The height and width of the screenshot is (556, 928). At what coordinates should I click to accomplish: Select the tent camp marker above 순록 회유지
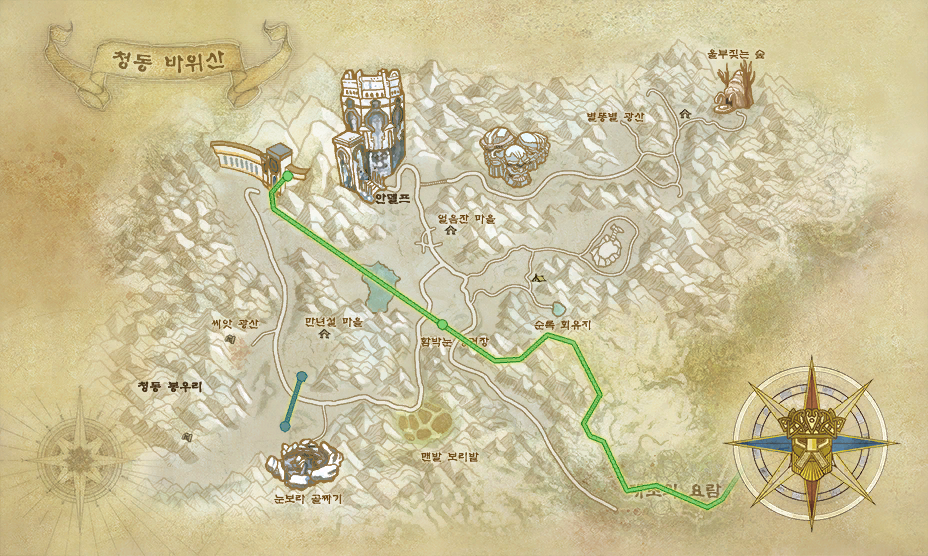click(x=539, y=277)
